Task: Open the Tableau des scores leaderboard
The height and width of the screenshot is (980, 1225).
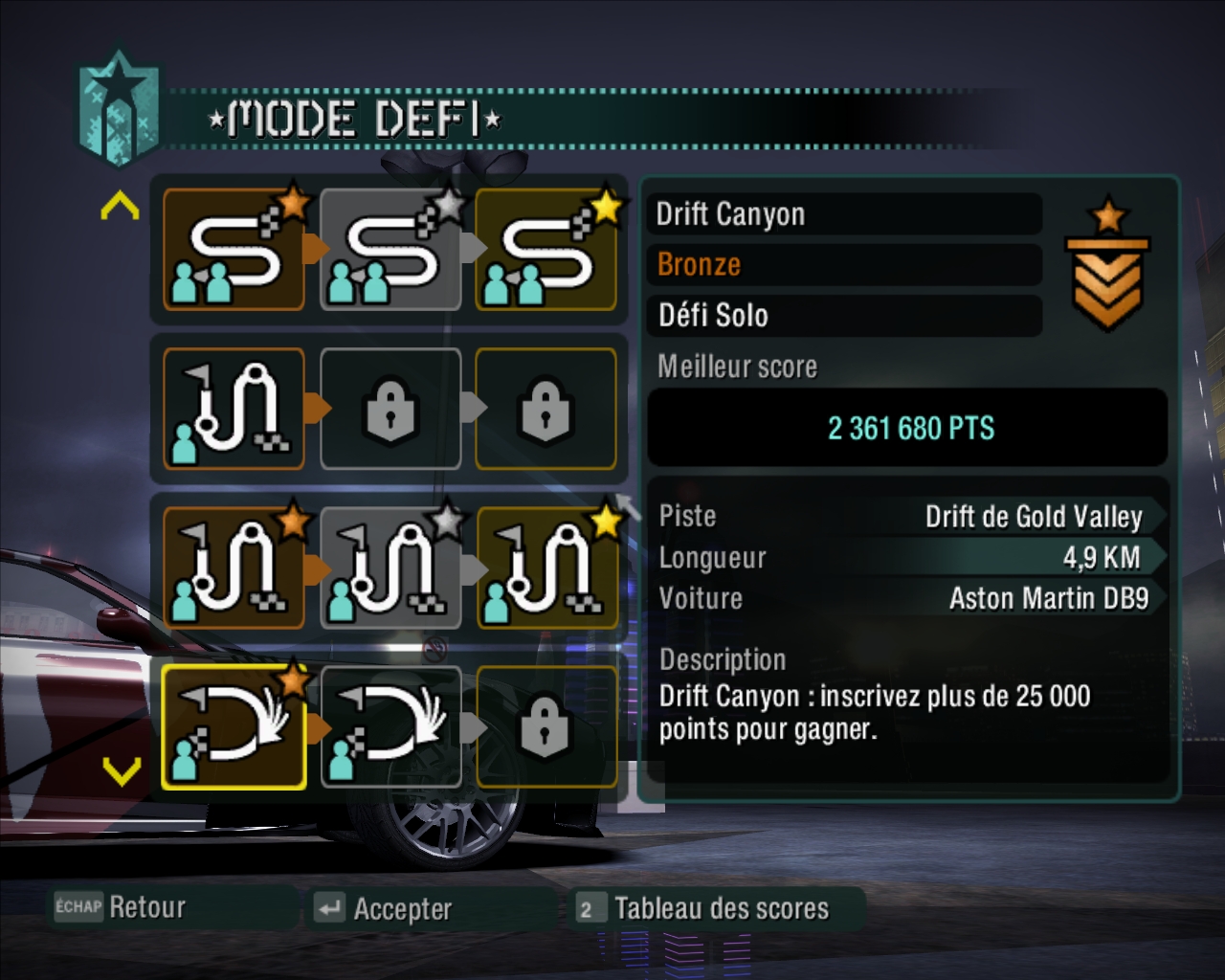Action: click(703, 909)
